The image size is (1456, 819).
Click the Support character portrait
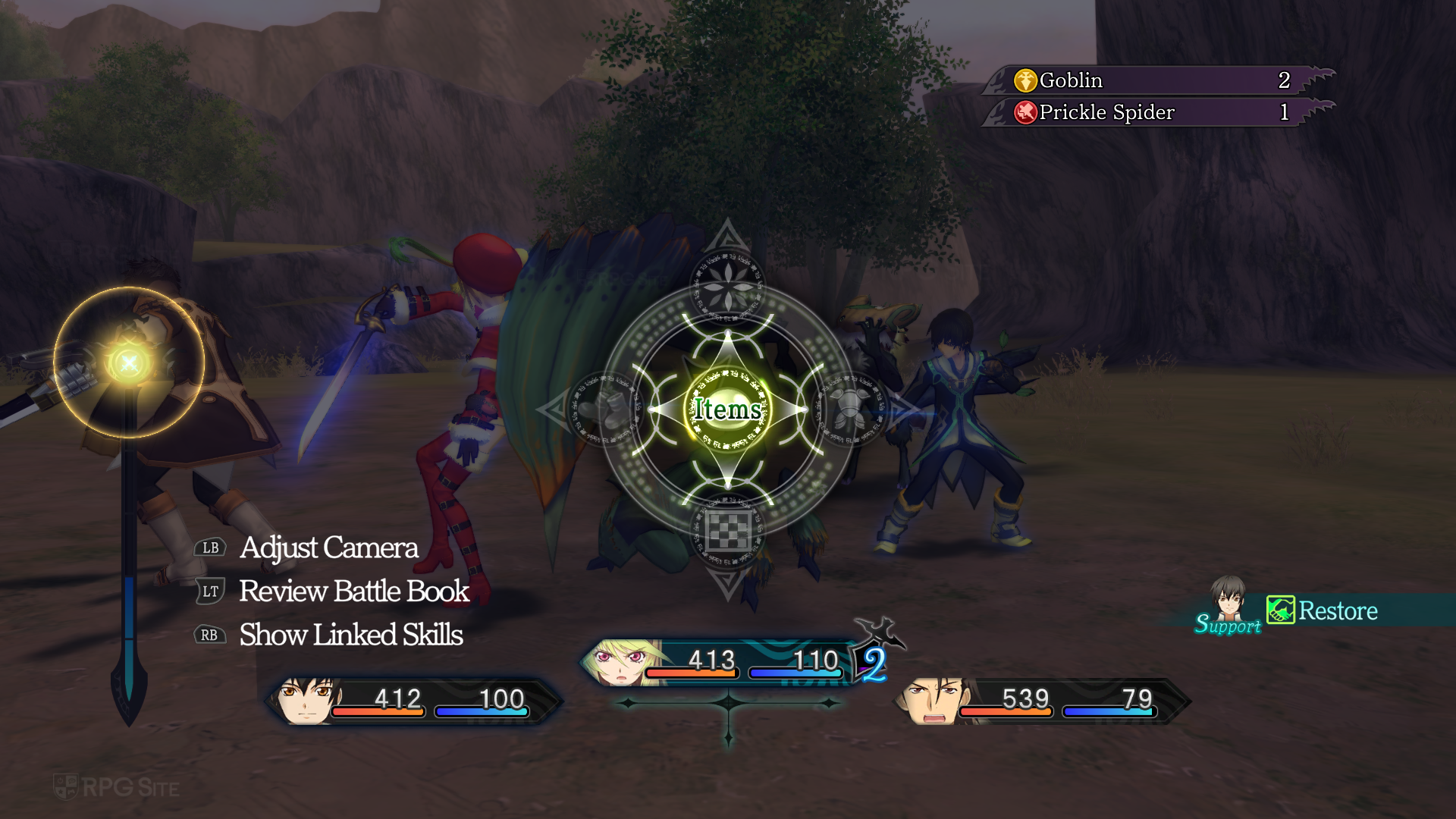1227,599
